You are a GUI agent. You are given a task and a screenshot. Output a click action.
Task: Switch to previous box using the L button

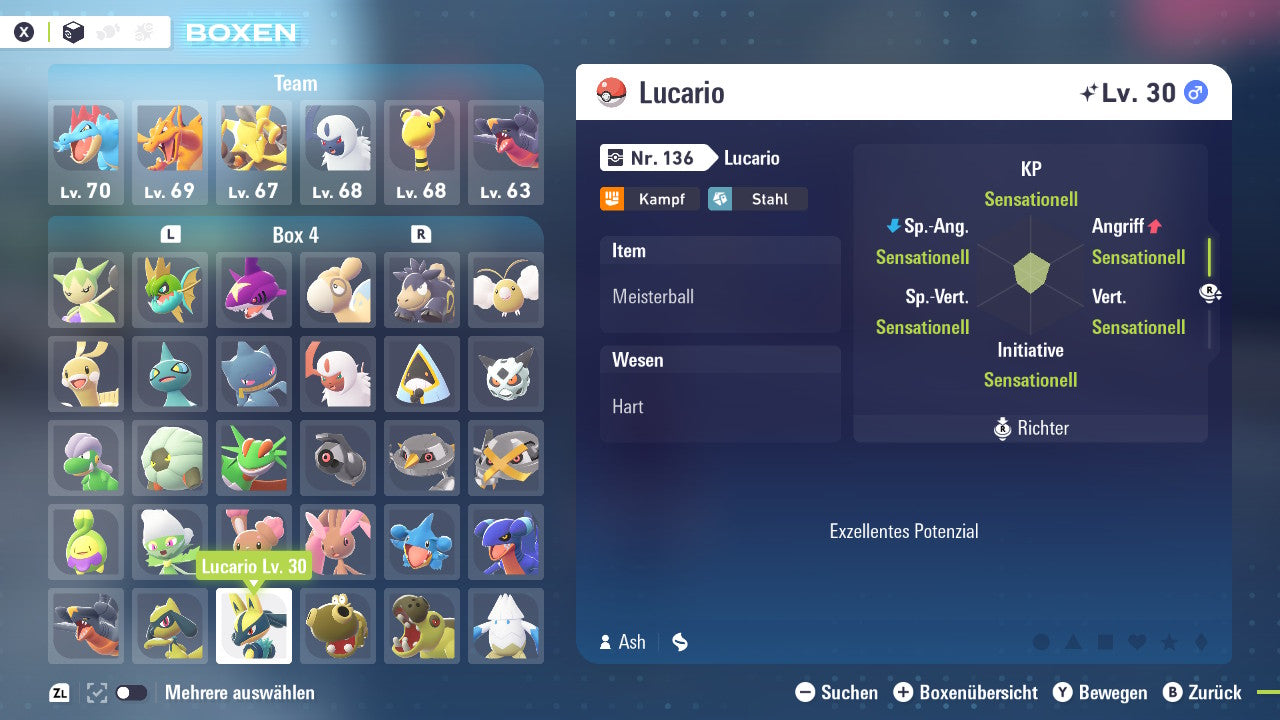point(172,235)
